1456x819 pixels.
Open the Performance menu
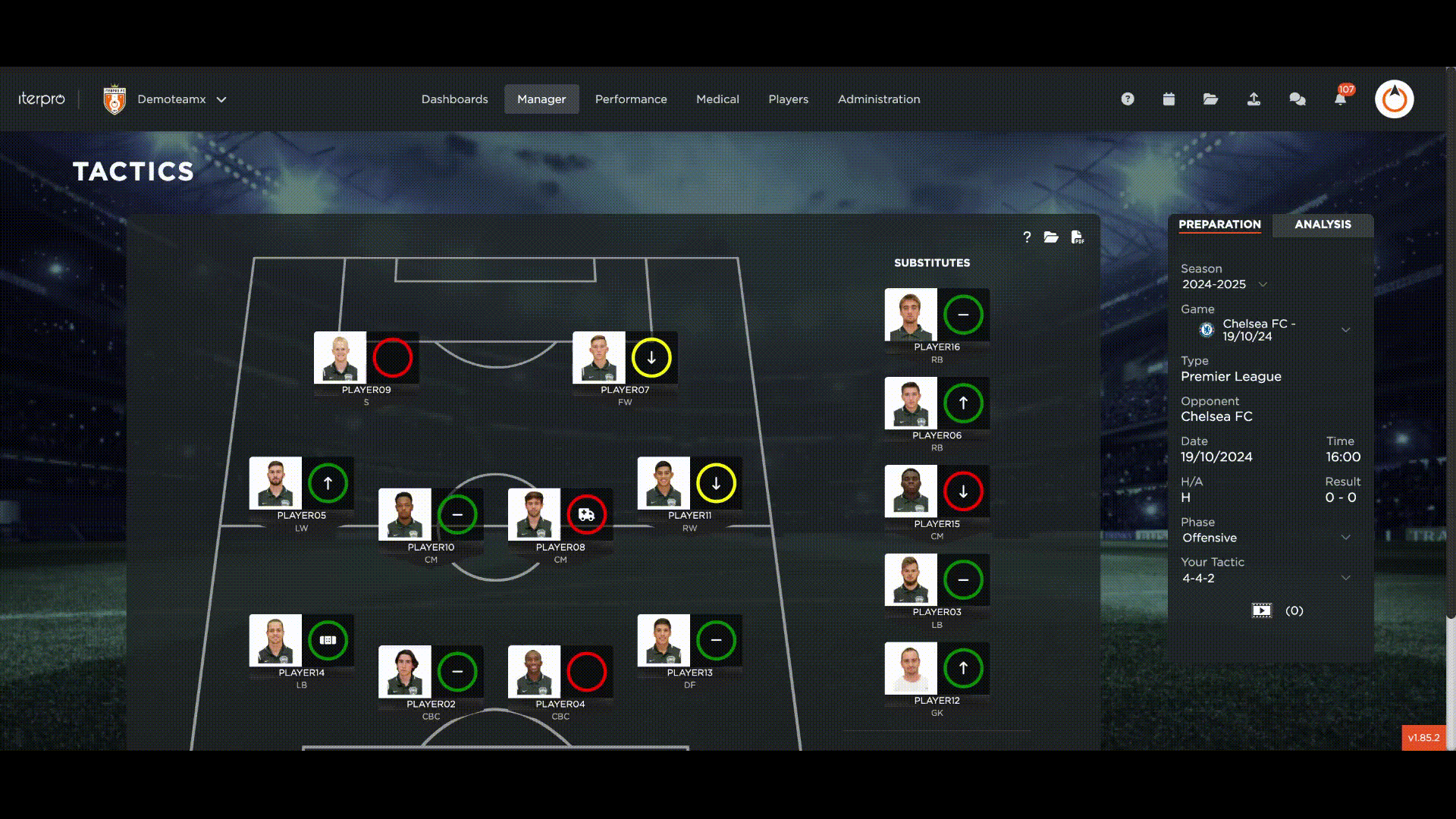pyautogui.click(x=631, y=99)
